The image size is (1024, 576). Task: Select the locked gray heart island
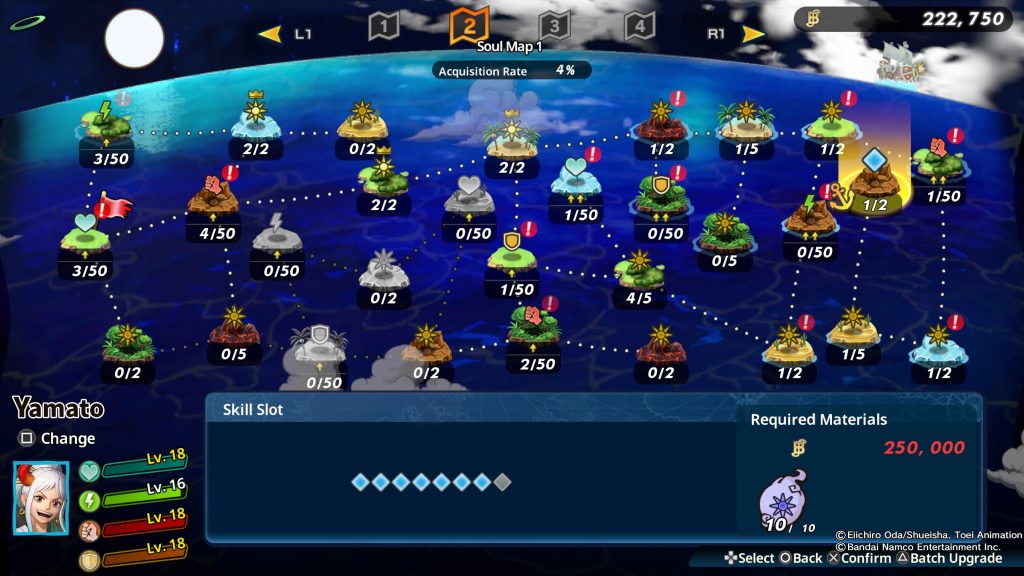pyautogui.click(x=469, y=198)
